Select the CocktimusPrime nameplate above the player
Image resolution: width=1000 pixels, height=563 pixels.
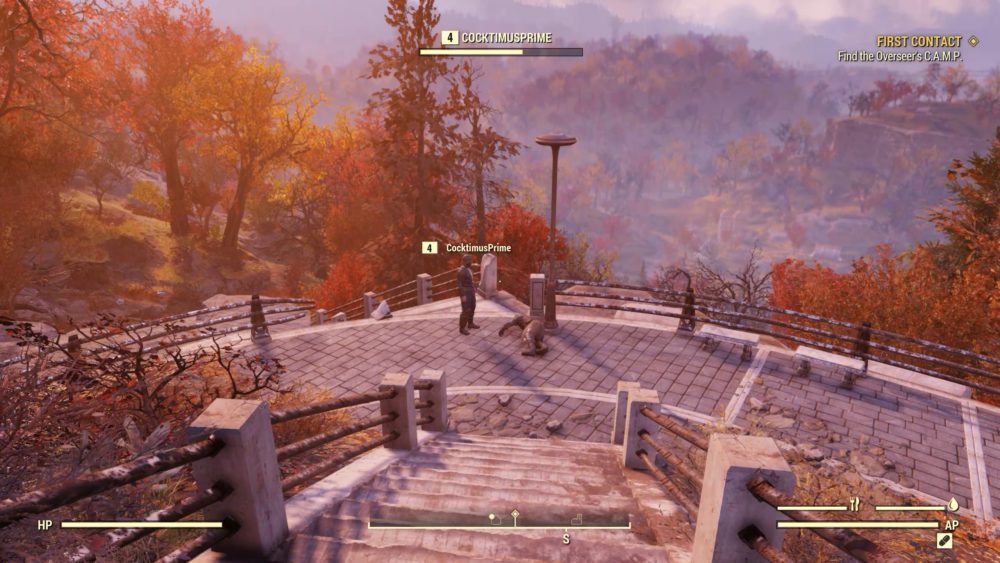click(478, 248)
